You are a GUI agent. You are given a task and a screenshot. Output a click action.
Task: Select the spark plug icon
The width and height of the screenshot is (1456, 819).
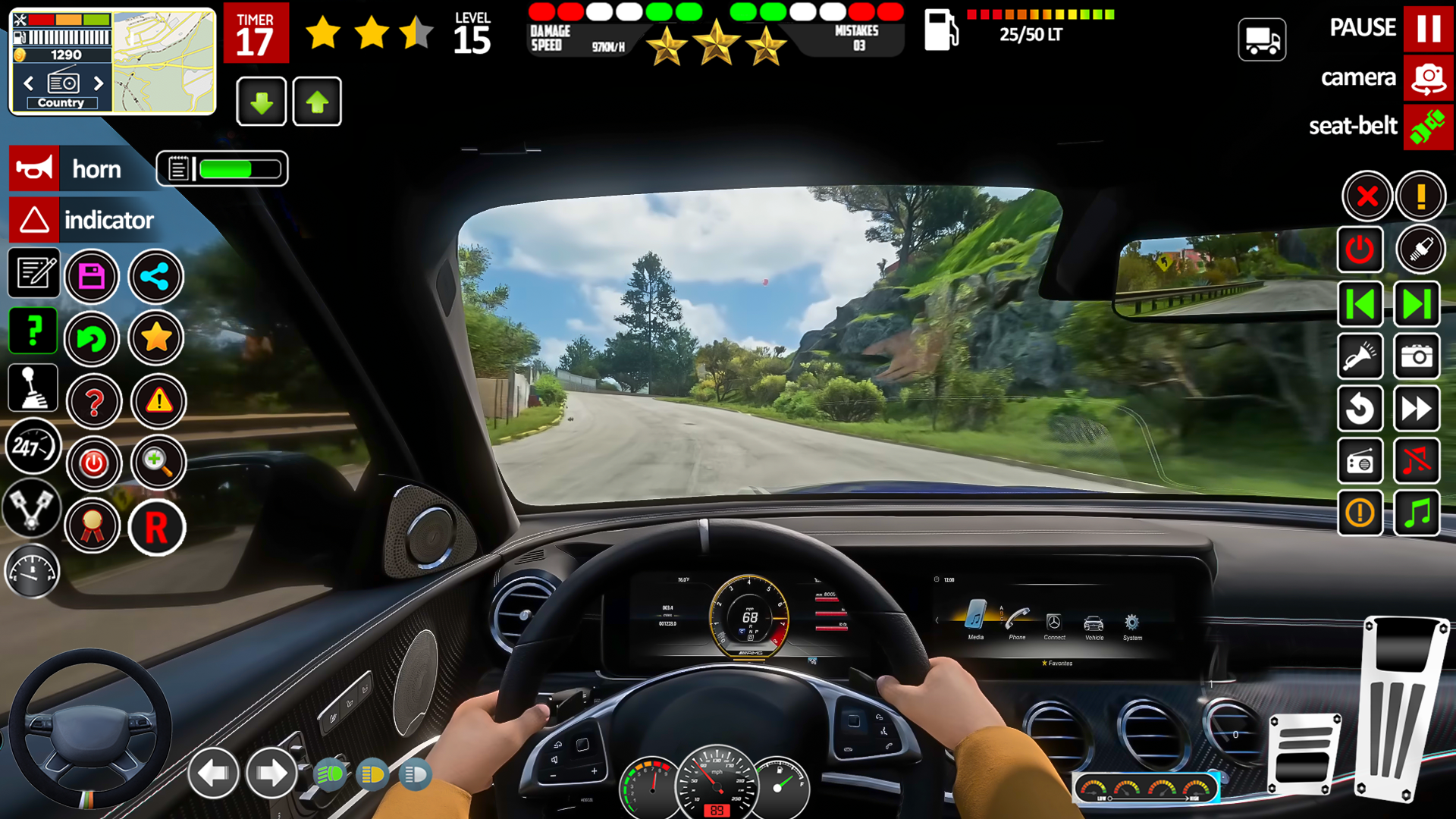coord(1420,250)
